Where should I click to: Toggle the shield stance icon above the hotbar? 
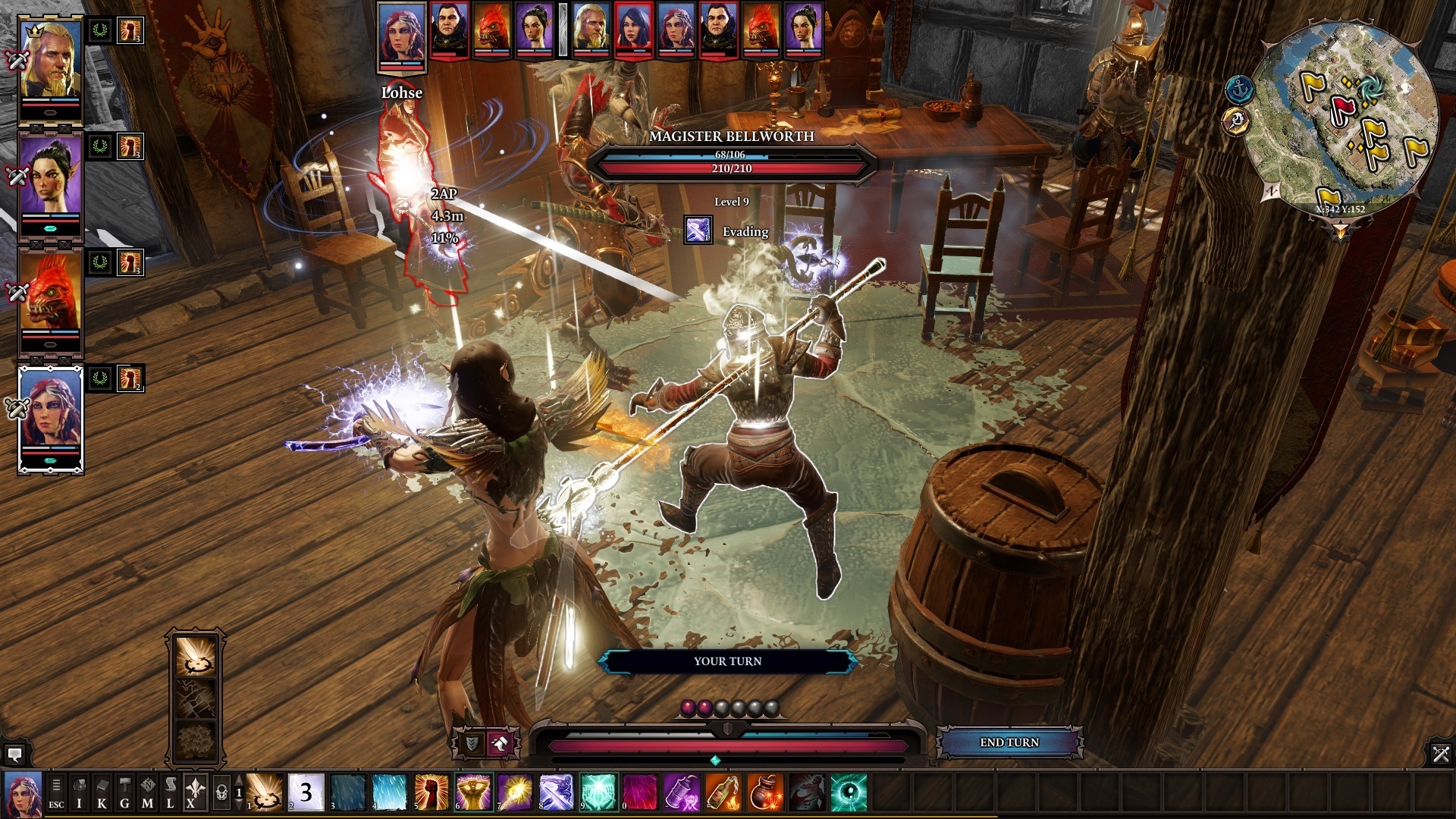474,744
